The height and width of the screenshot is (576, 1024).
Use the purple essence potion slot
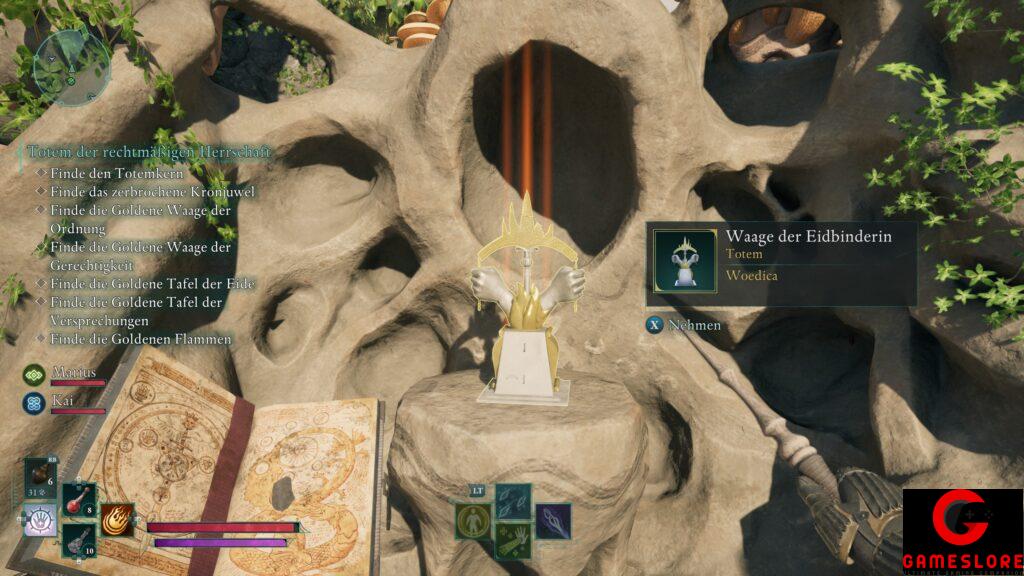(78, 539)
